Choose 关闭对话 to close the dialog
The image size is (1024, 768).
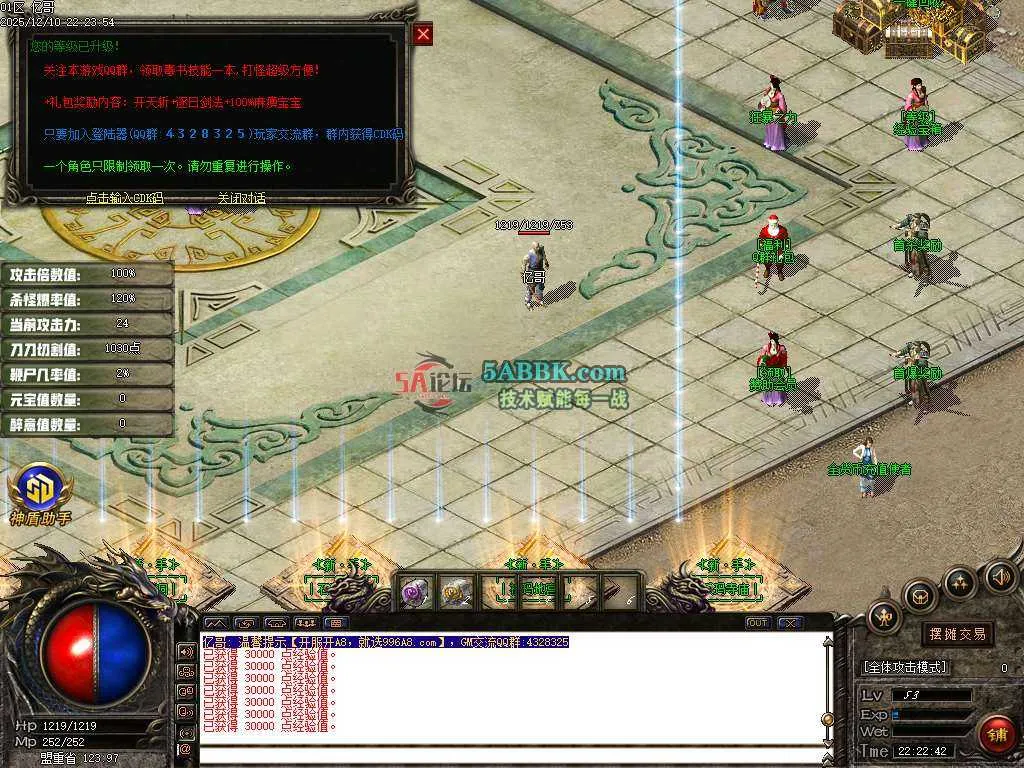(242, 198)
